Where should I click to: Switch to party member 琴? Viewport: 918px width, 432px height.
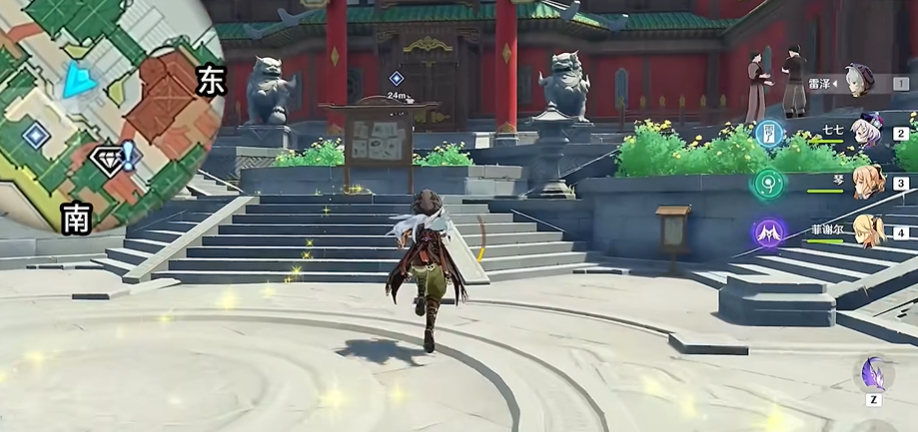point(866,183)
